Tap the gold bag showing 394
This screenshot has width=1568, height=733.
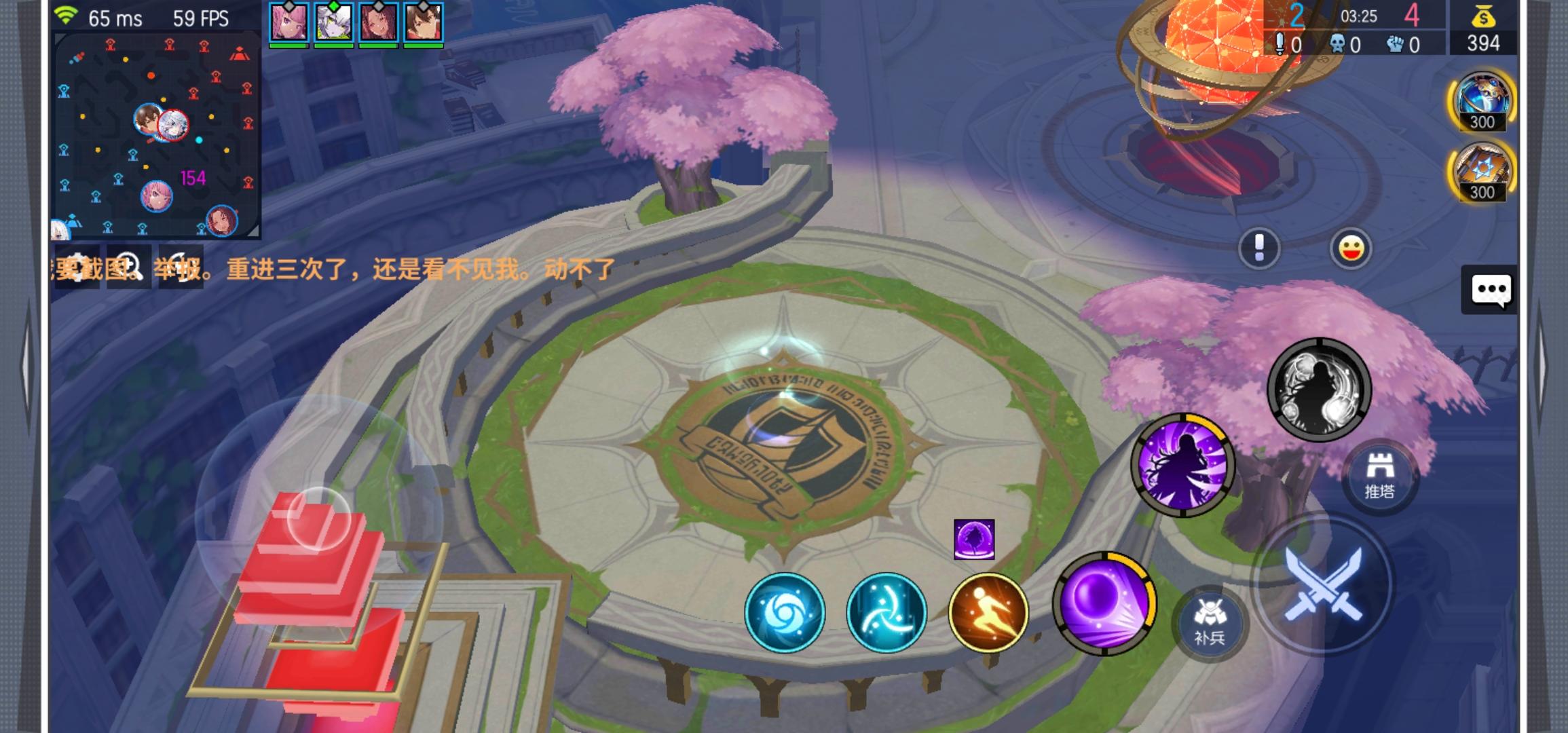pyautogui.click(x=1485, y=27)
